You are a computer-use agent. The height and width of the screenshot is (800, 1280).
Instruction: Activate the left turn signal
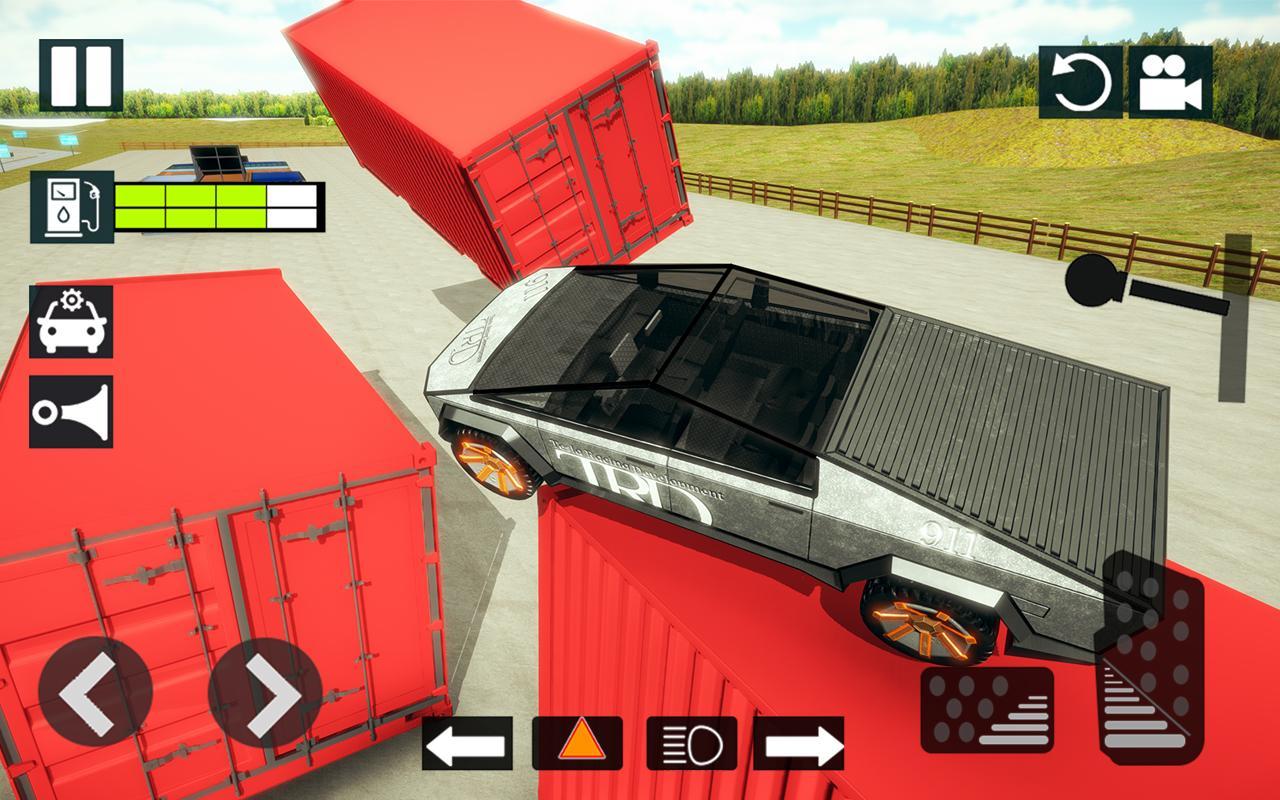point(467,744)
